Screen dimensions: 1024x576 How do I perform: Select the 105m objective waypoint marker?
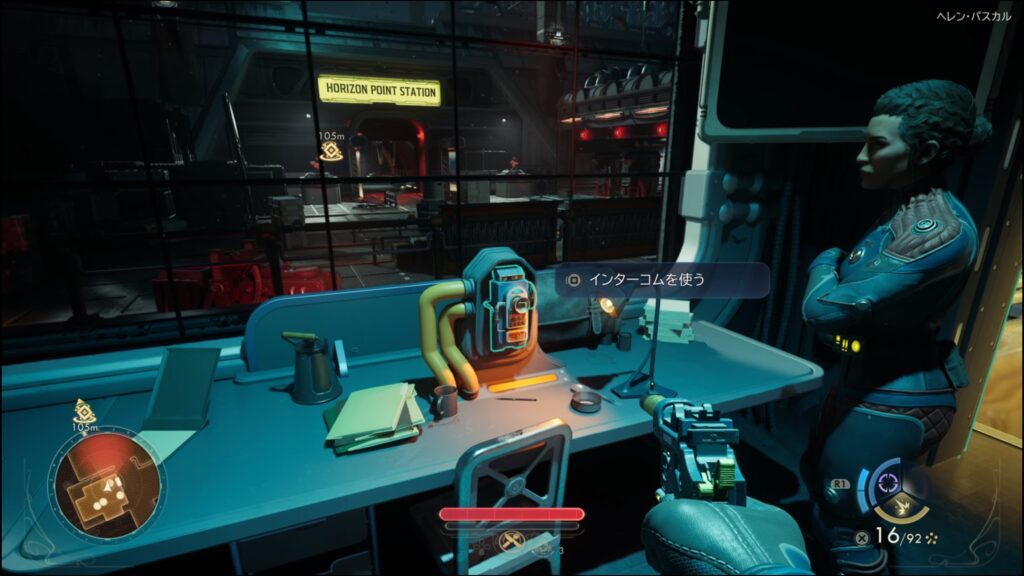pyautogui.click(x=332, y=151)
